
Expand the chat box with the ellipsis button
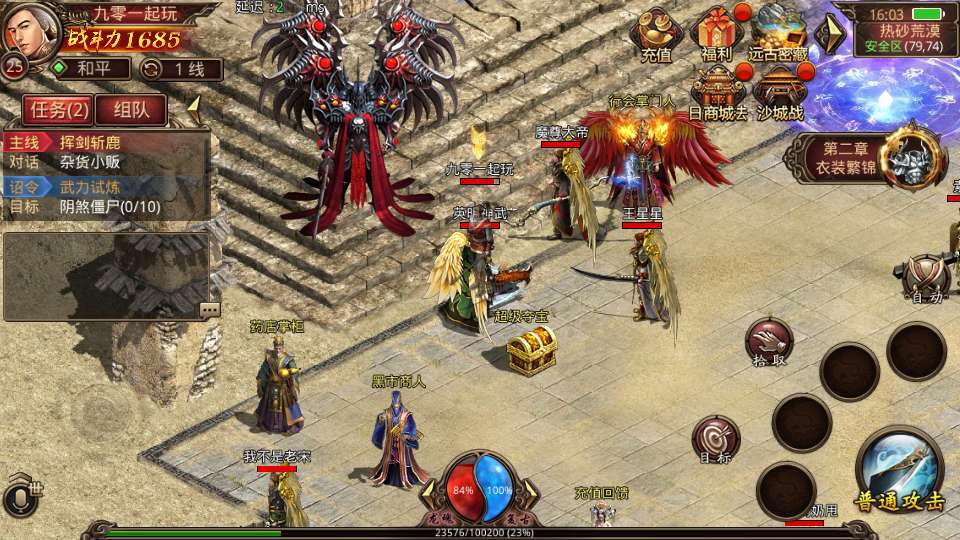(209, 310)
